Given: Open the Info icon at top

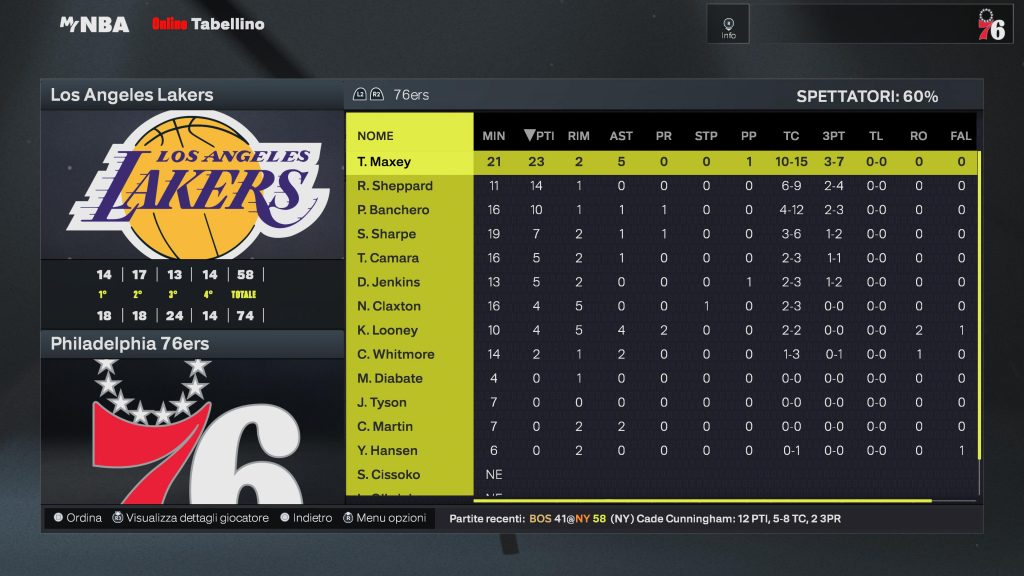Looking at the screenshot, I should 728,23.
